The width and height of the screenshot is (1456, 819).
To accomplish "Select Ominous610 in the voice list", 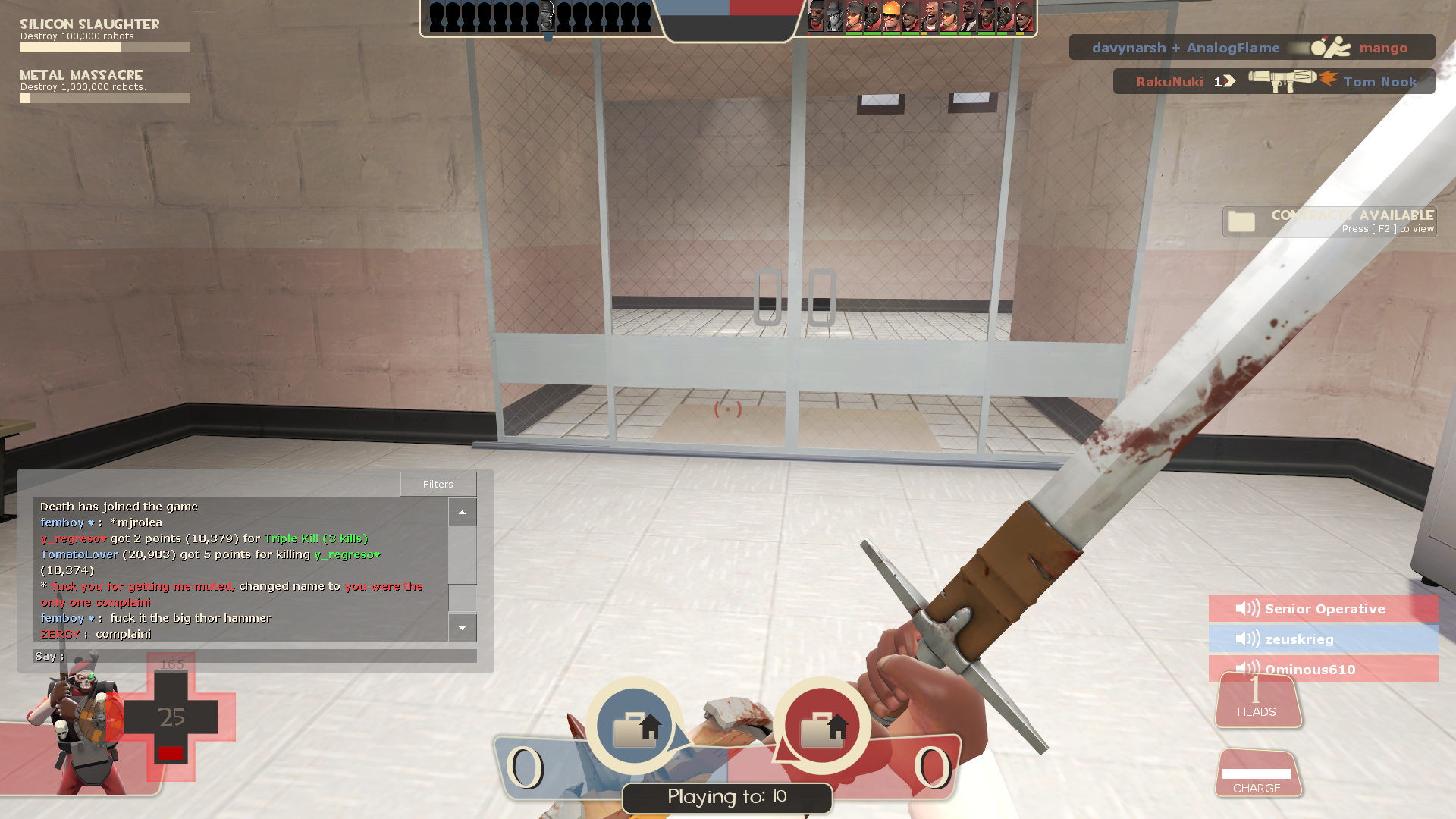I will [x=1323, y=669].
